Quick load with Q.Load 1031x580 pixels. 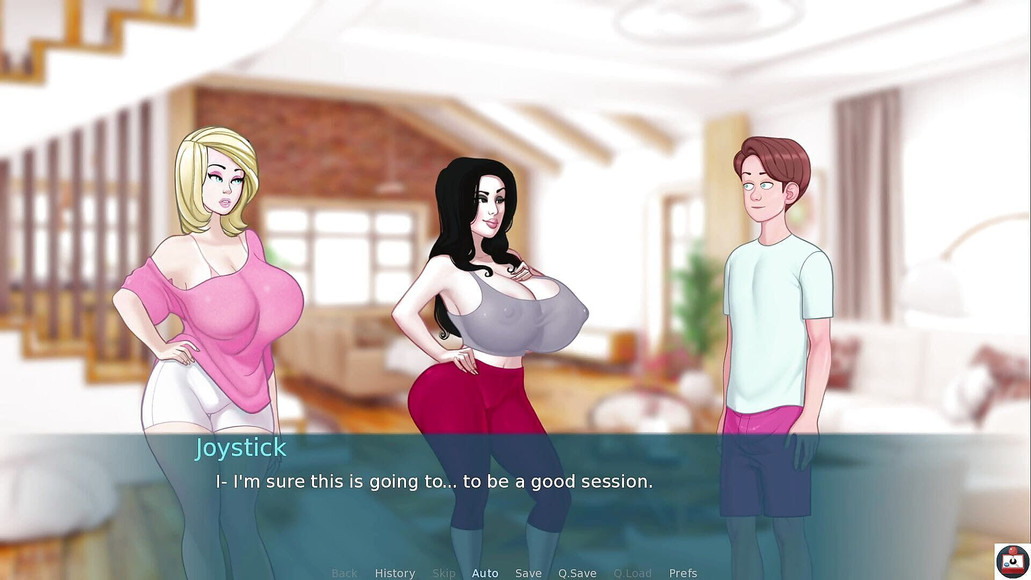pyautogui.click(x=632, y=573)
